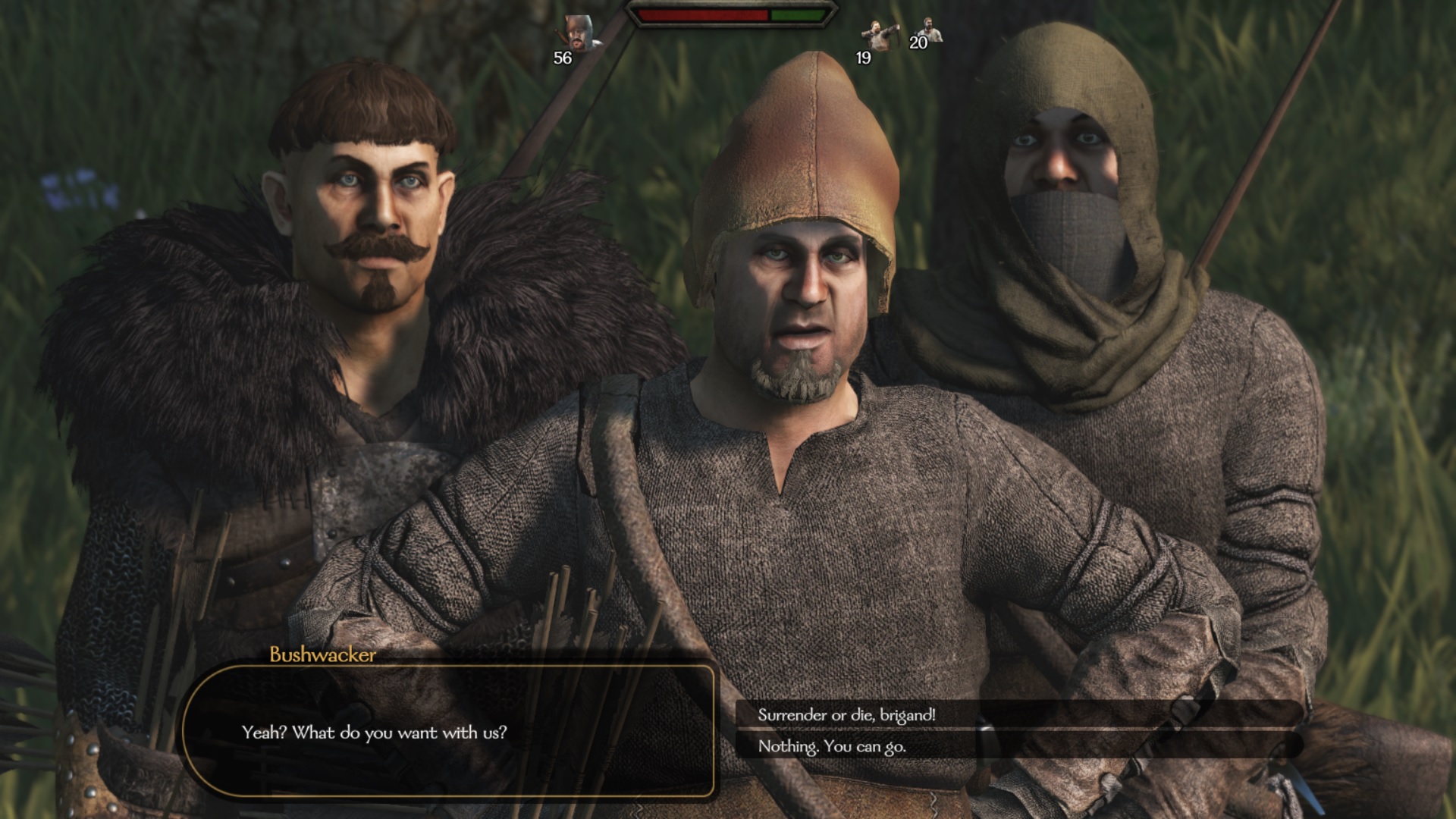The width and height of the screenshot is (1456, 819).
Task: Click the troop count number 56
Action: tap(562, 57)
